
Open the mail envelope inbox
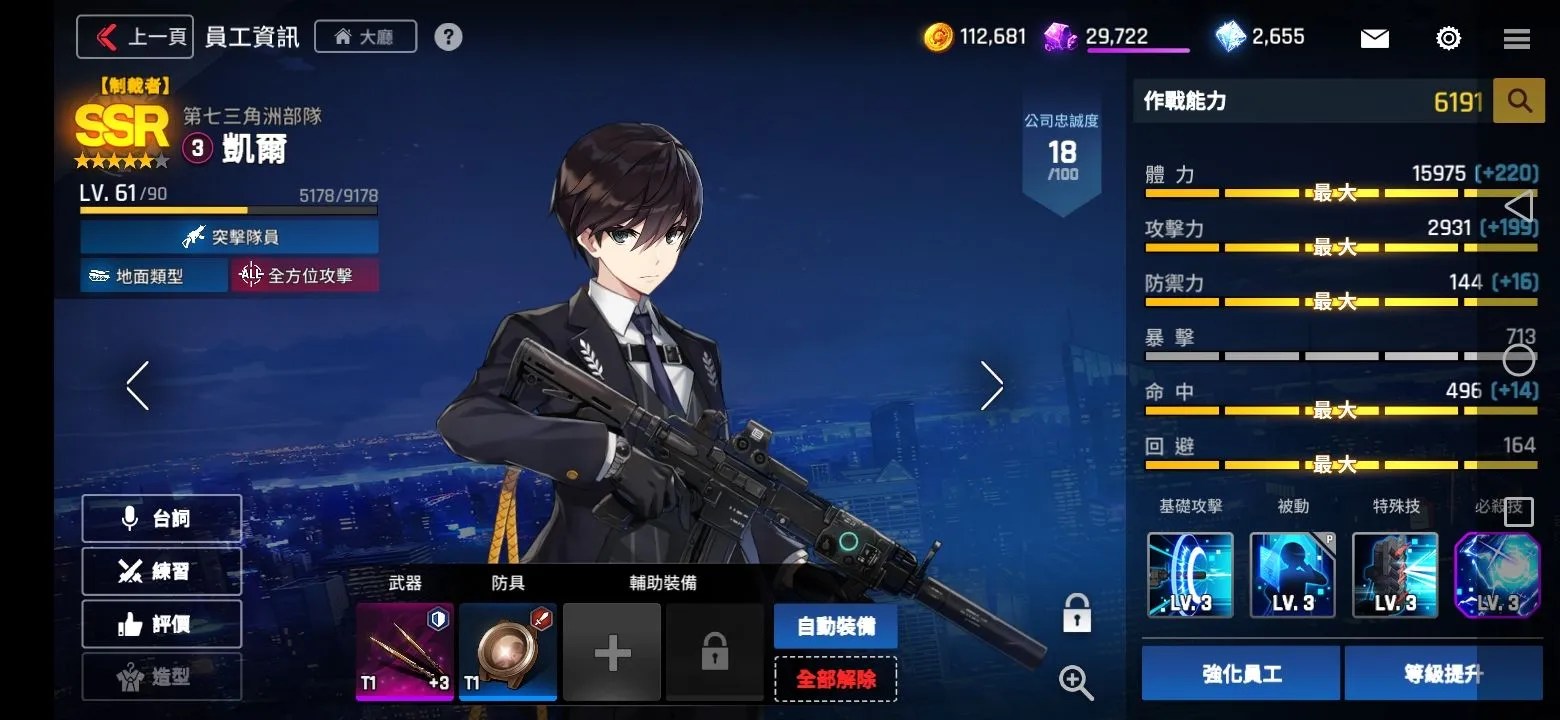click(x=1374, y=38)
